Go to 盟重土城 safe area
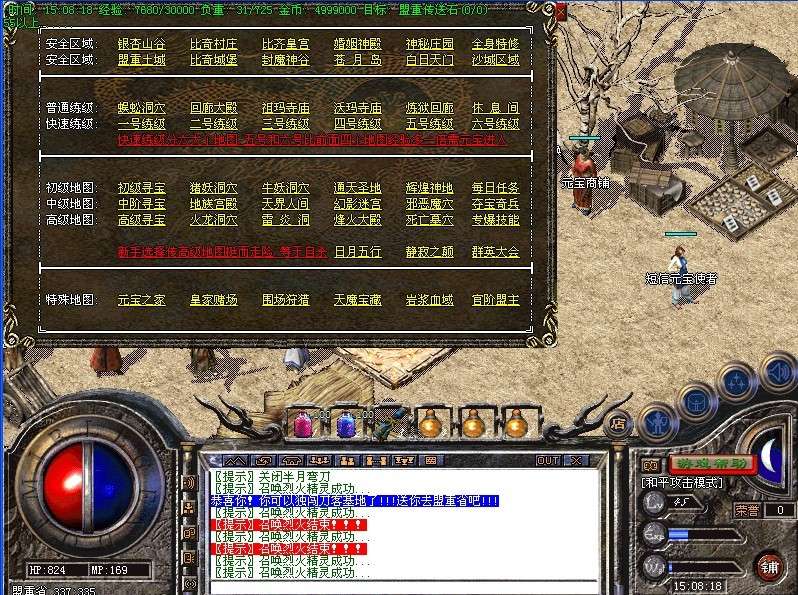This screenshot has width=798, height=595. point(143,60)
